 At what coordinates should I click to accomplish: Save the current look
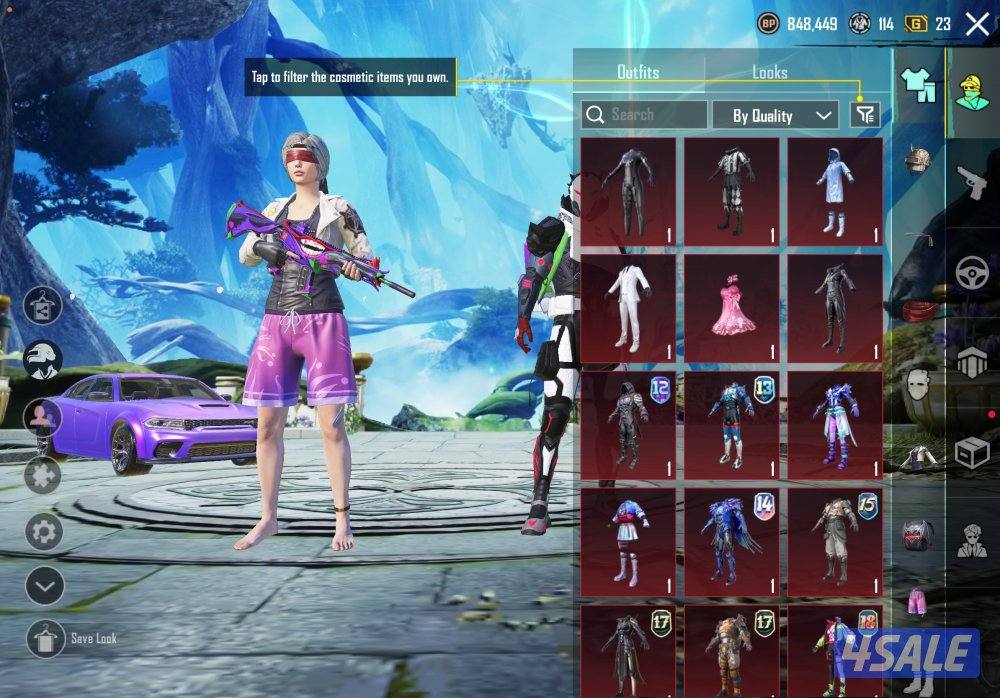[x=45, y=637]
